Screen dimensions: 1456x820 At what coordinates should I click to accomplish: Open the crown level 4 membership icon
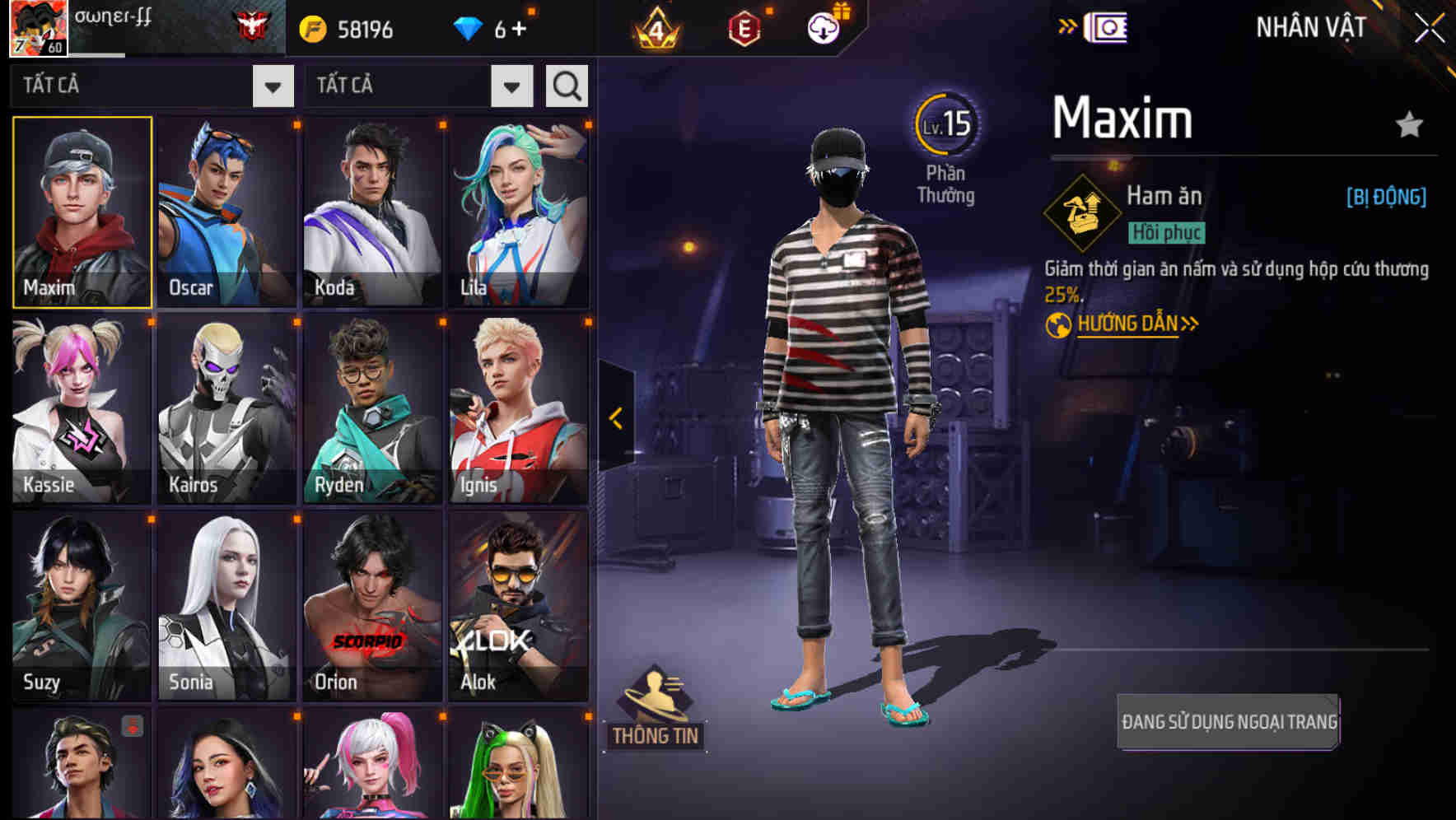655,27
